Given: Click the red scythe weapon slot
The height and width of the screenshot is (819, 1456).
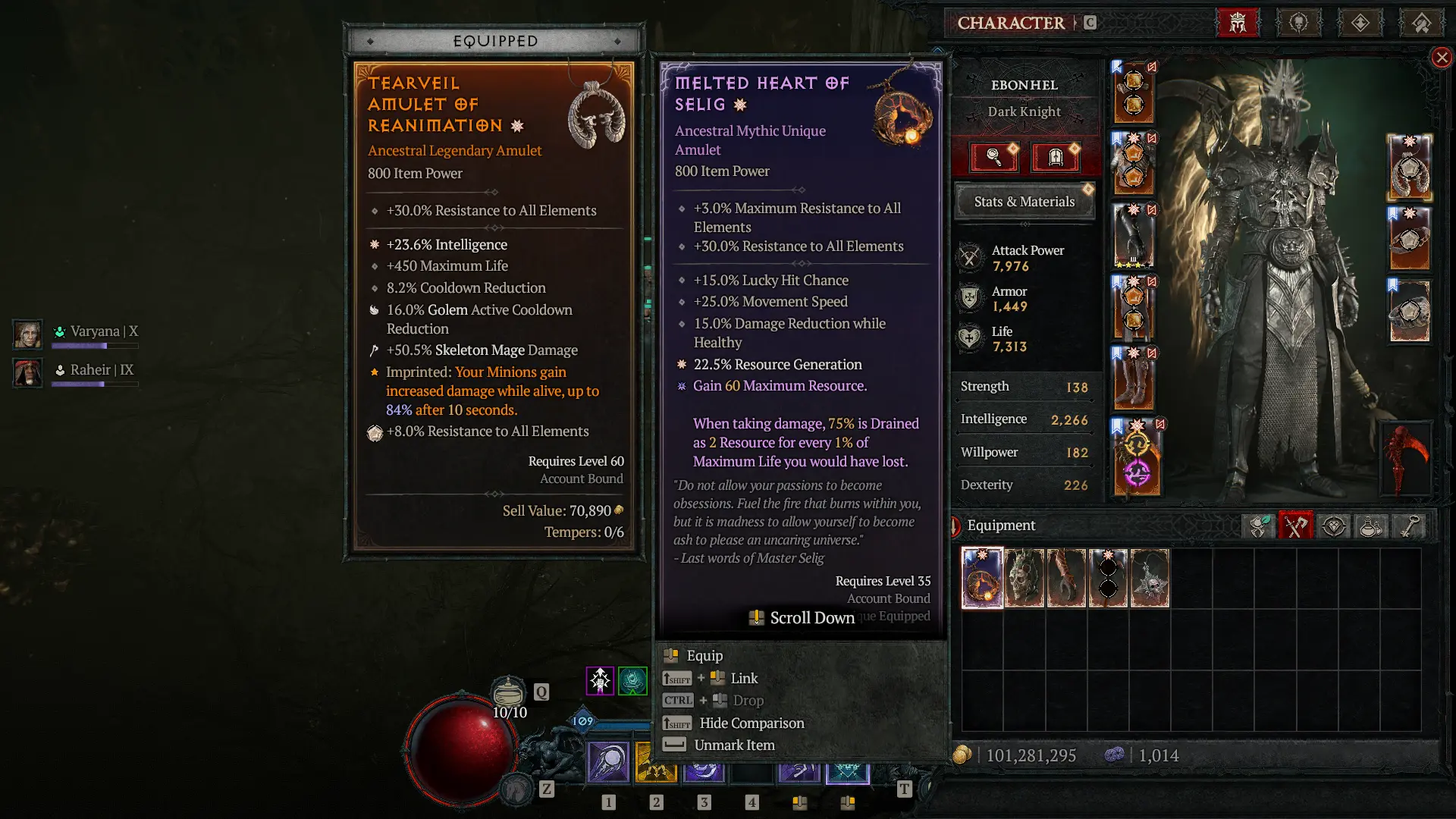Looking at the screenshot, I should [x=1409, y=459].
